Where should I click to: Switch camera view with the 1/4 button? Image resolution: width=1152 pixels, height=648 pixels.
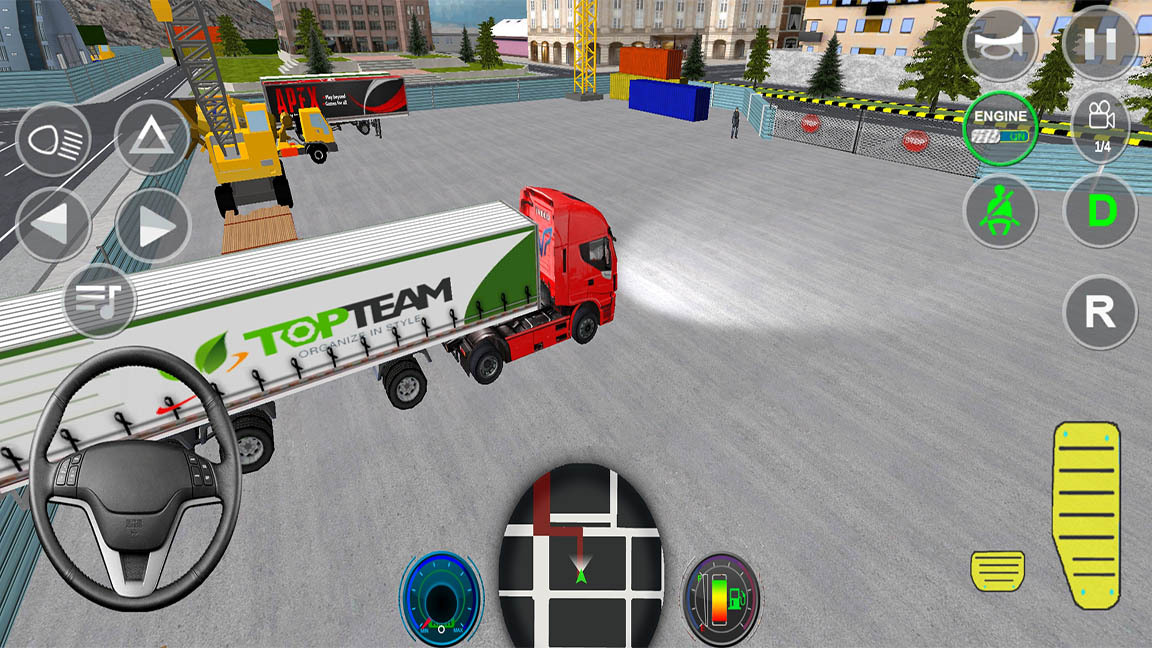point(1100,126)
